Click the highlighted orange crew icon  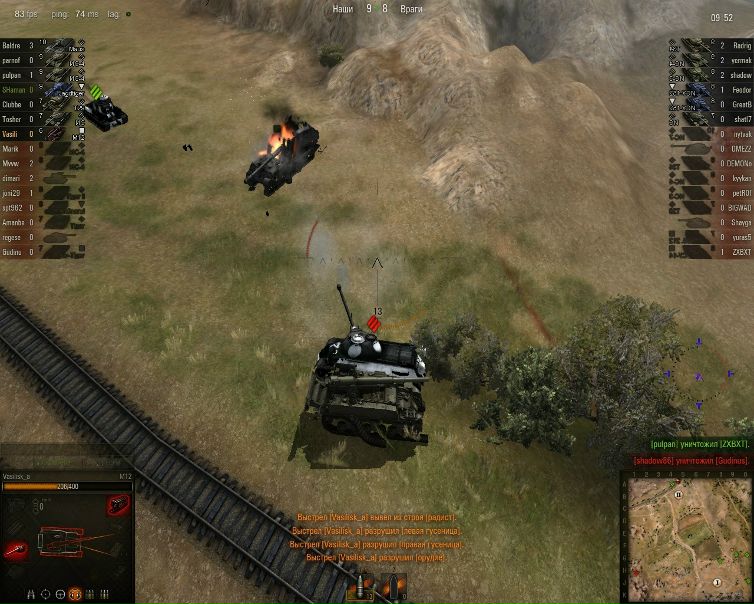coord(74,594)
